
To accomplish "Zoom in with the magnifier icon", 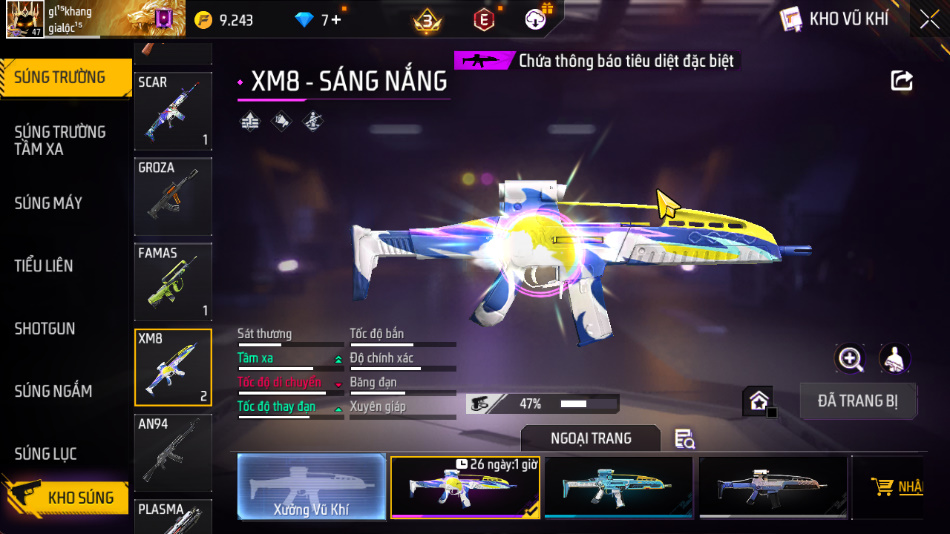I will click(x=850, y=359).
